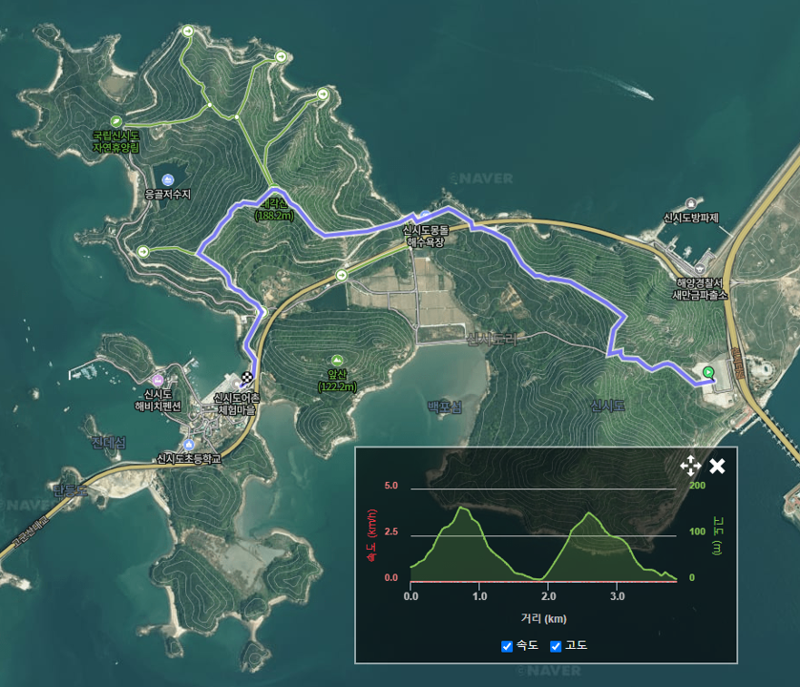Select the green route start marker
800x687 pixels.
(708, 372)
